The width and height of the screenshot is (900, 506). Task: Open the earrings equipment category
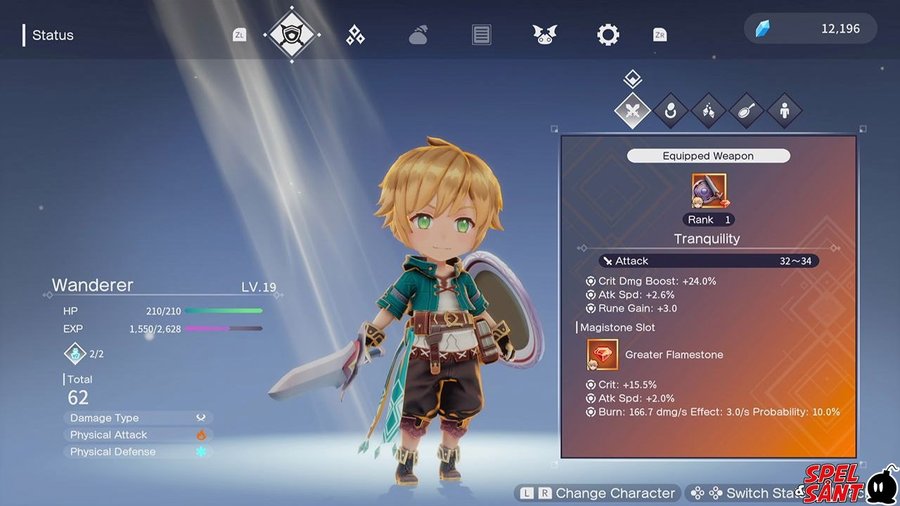(x=708, y=110)
